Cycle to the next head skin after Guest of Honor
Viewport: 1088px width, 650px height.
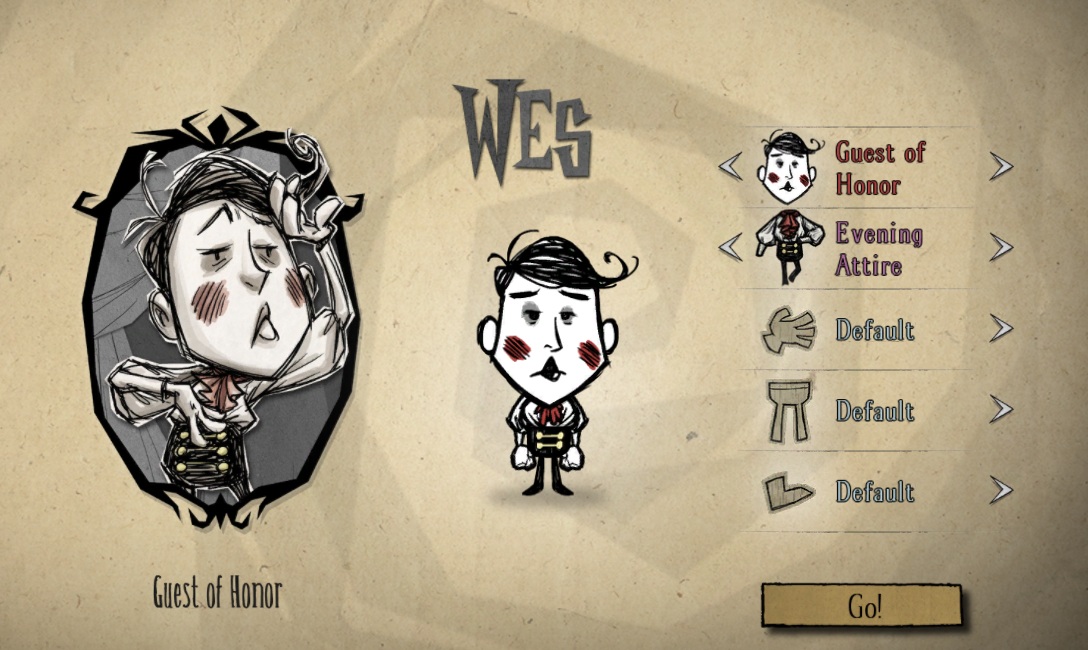point(1000,167)
